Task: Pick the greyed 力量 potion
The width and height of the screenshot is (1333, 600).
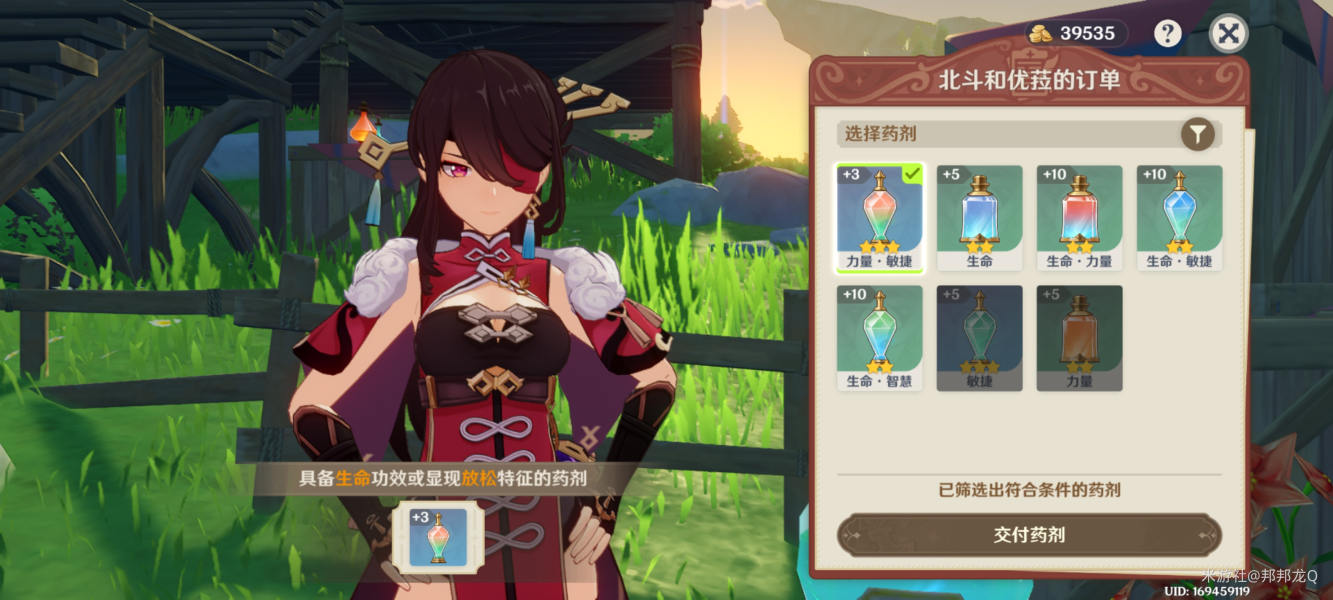Action: point(1079,337)
